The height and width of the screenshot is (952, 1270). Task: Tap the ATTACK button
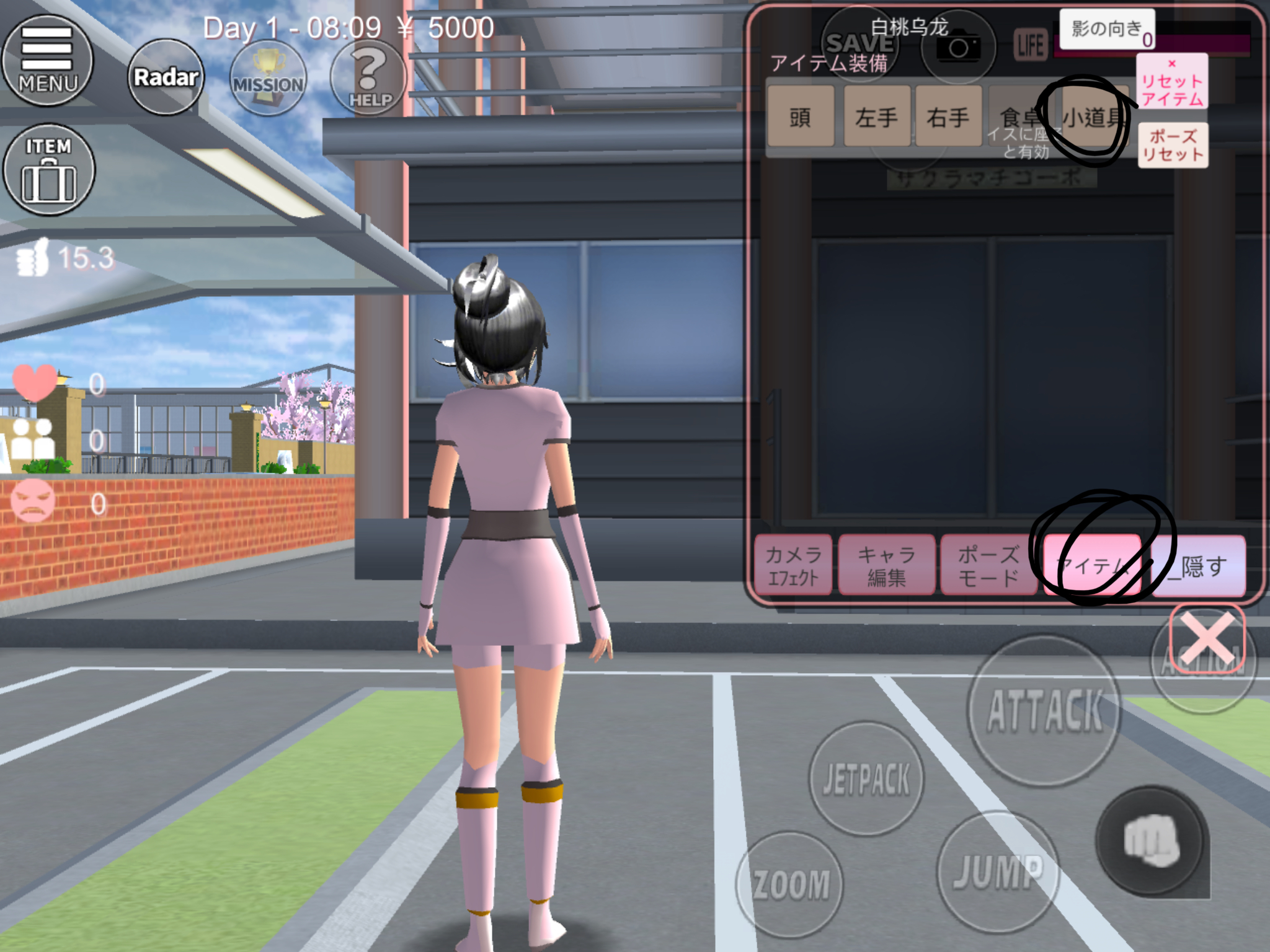click(1045, 710)
